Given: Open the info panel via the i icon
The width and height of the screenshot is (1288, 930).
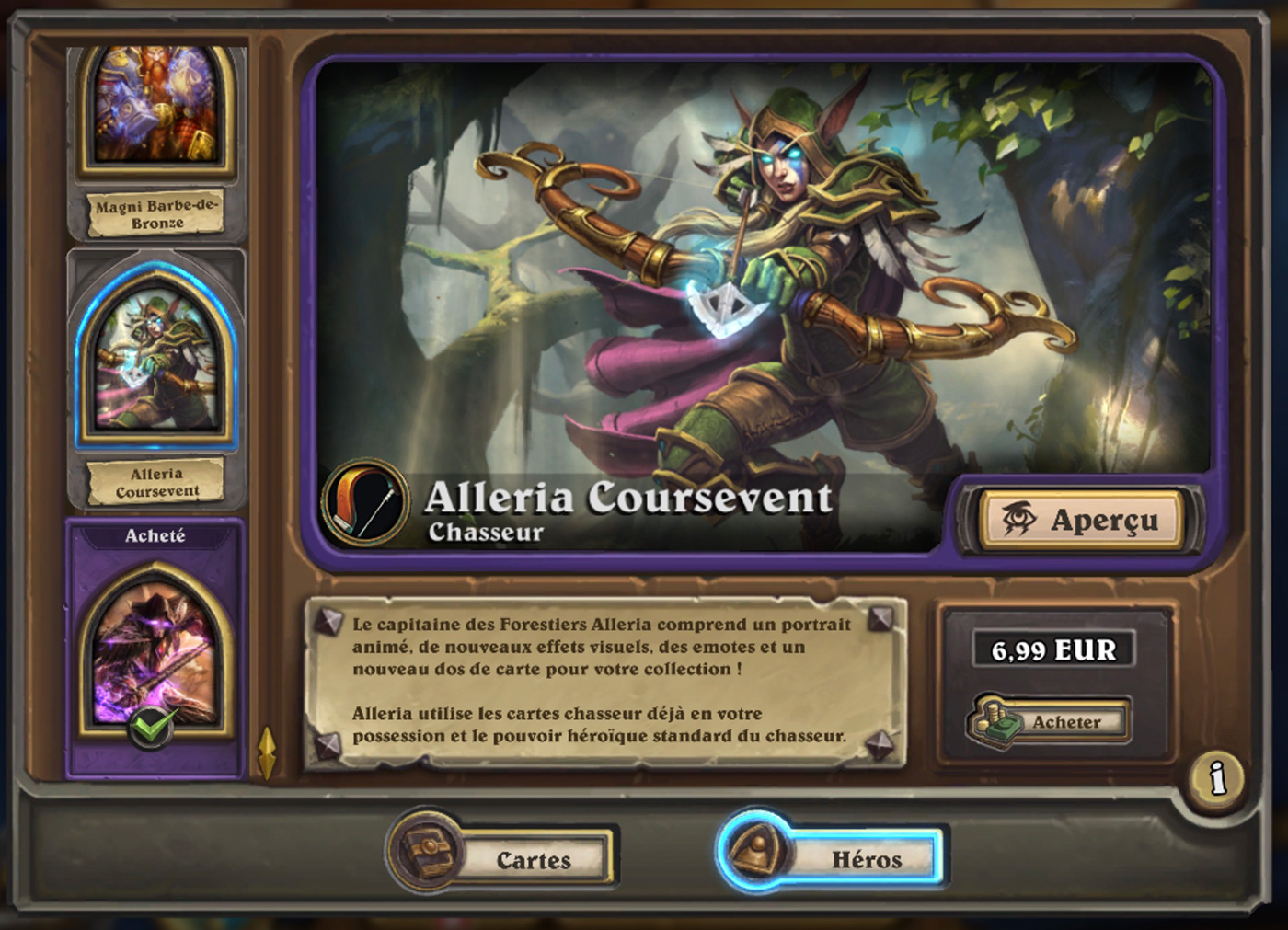Looking at the screenshot, I should (x=1216, y=776).
